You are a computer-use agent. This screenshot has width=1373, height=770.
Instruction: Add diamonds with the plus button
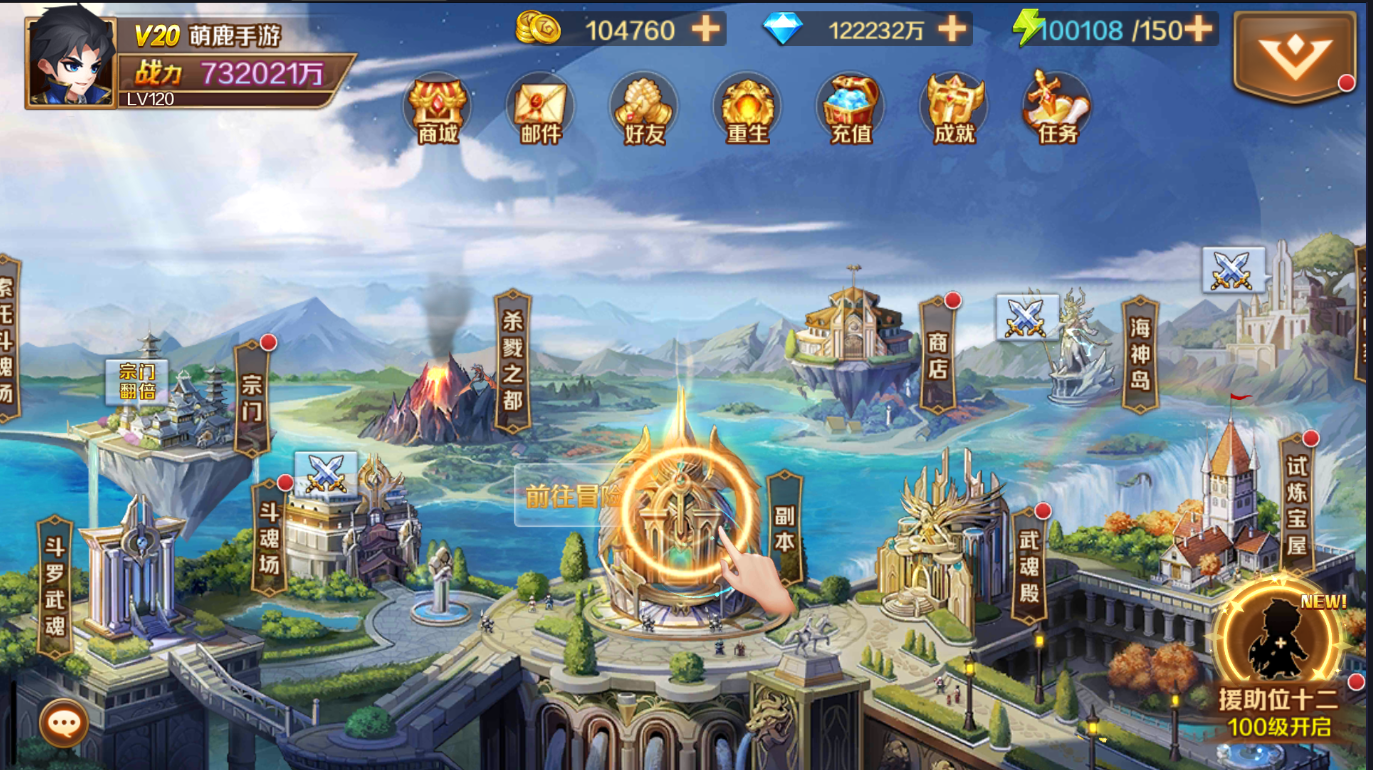coord(952,29)
